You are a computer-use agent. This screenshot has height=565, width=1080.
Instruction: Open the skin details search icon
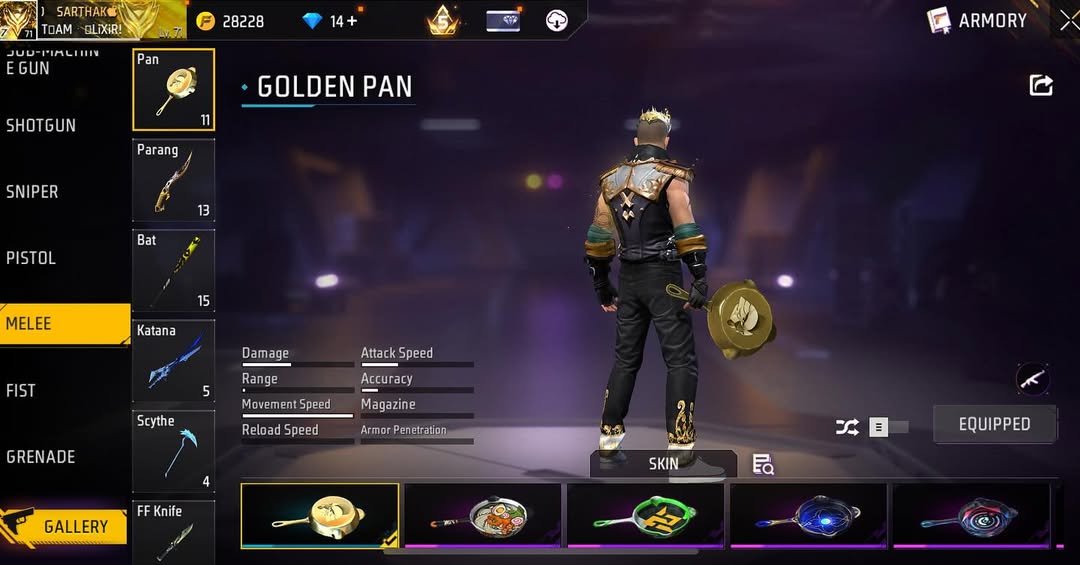click(763, 464)
